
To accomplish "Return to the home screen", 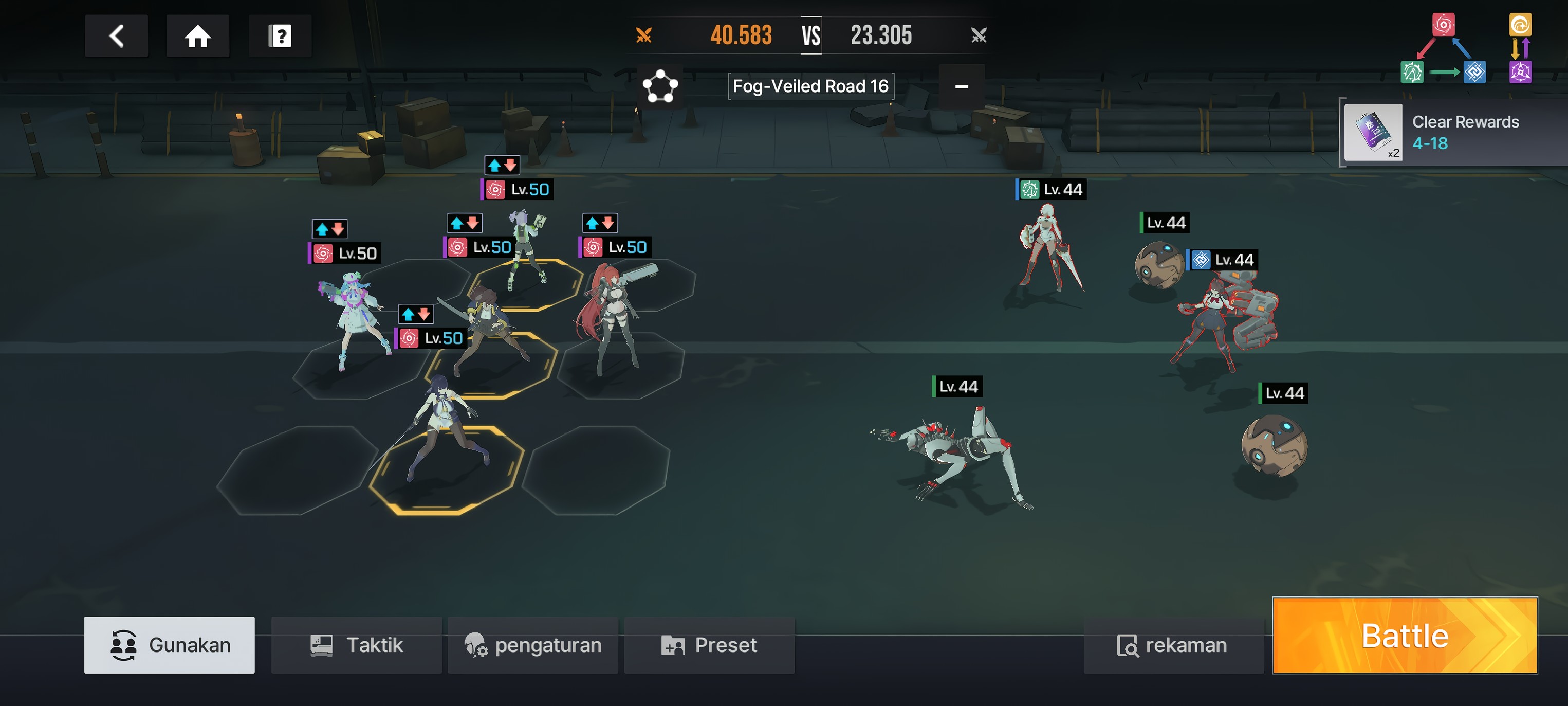I will (198, 36).
